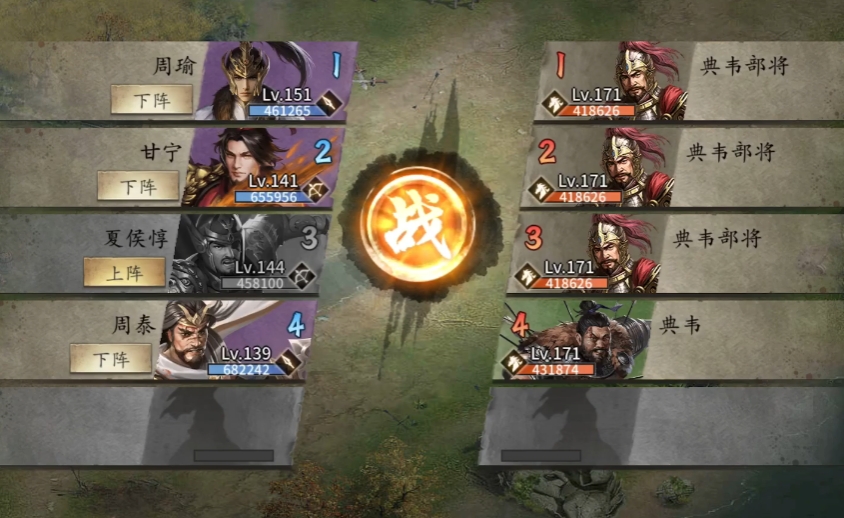View the first enemy 典韦部将 portrait
This screenshot has width=844, height=518.
(622, 80)
